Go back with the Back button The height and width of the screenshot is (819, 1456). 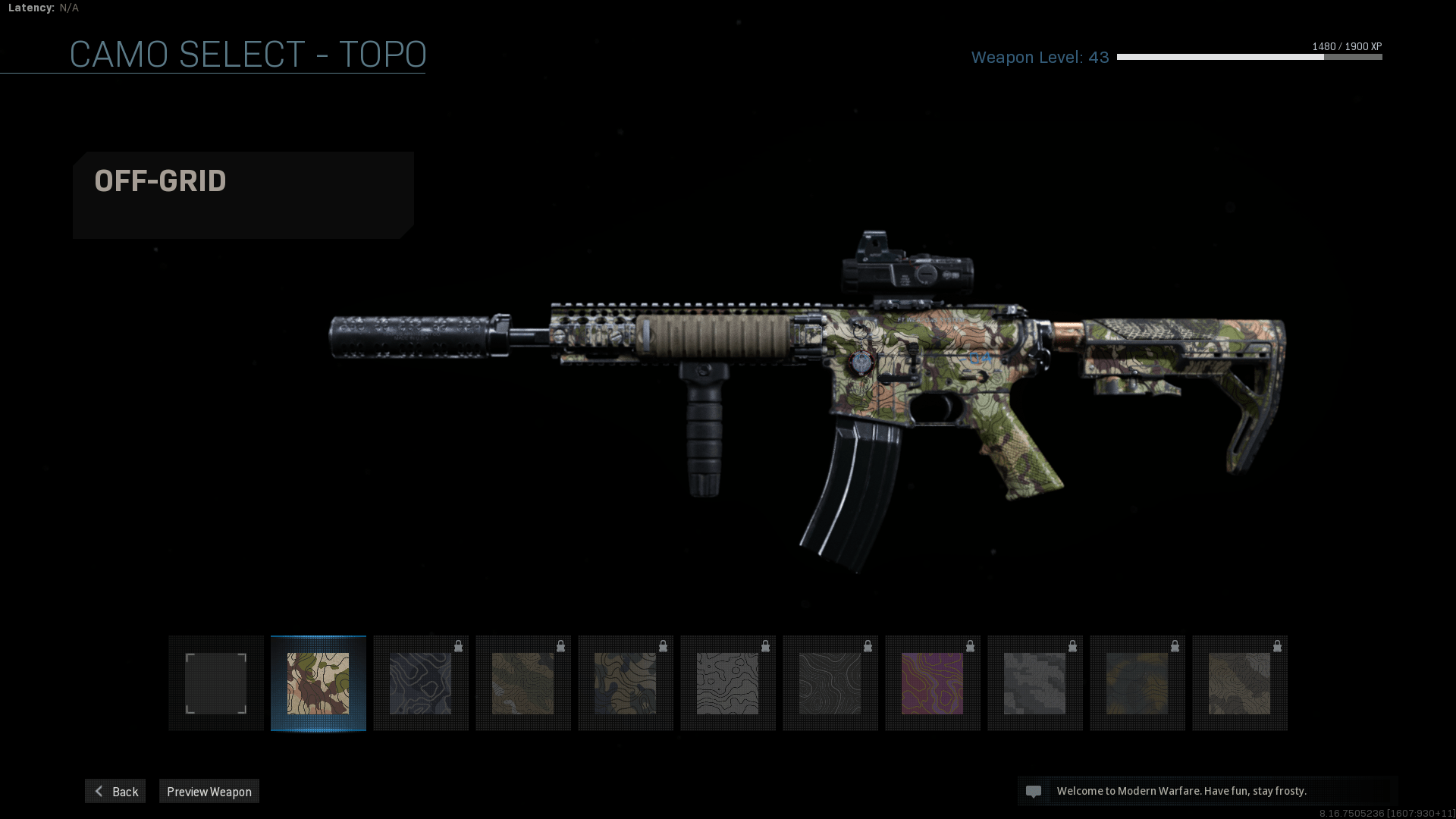(115, 791)
